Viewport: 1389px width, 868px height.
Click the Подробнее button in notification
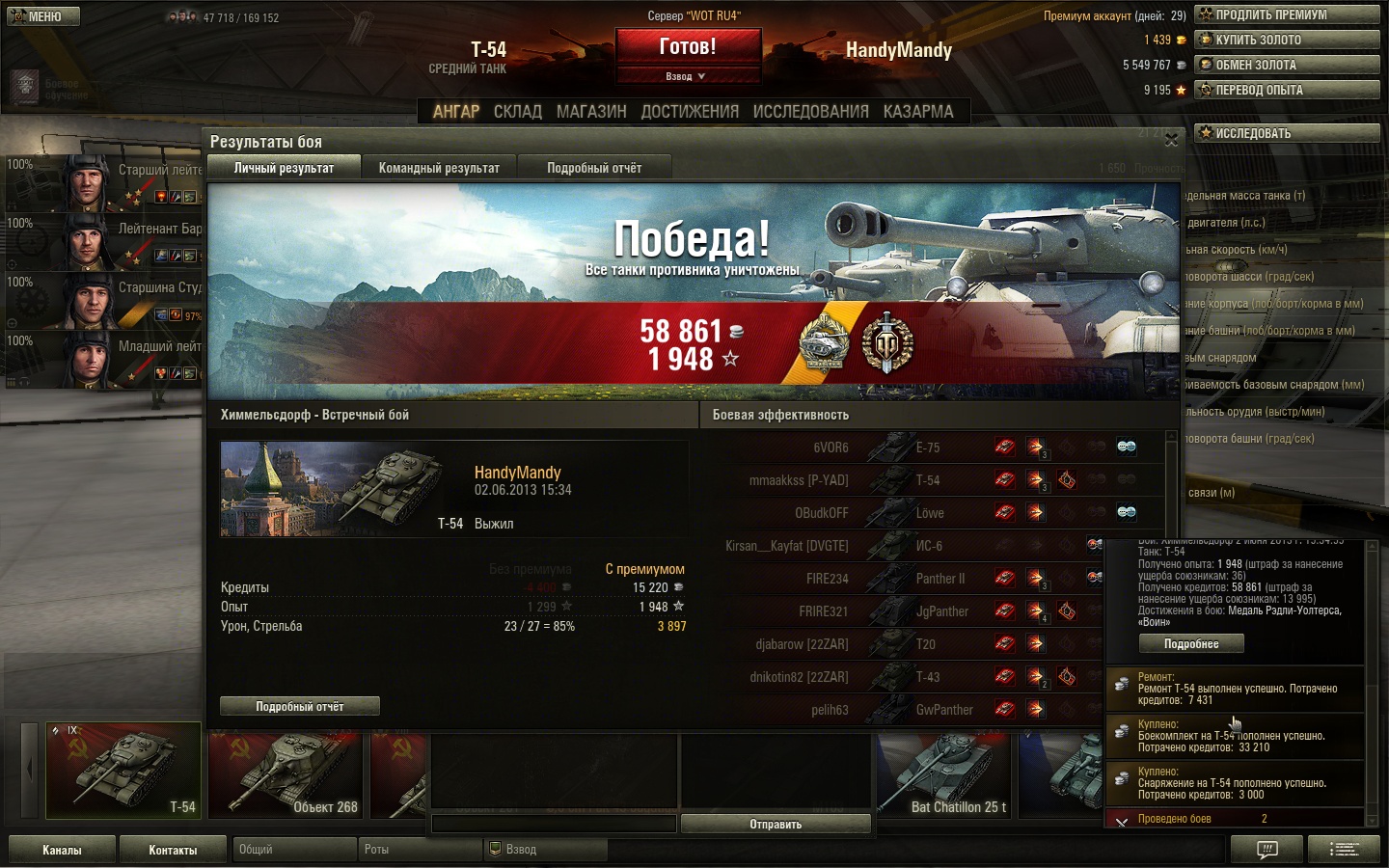point(1191,644)
